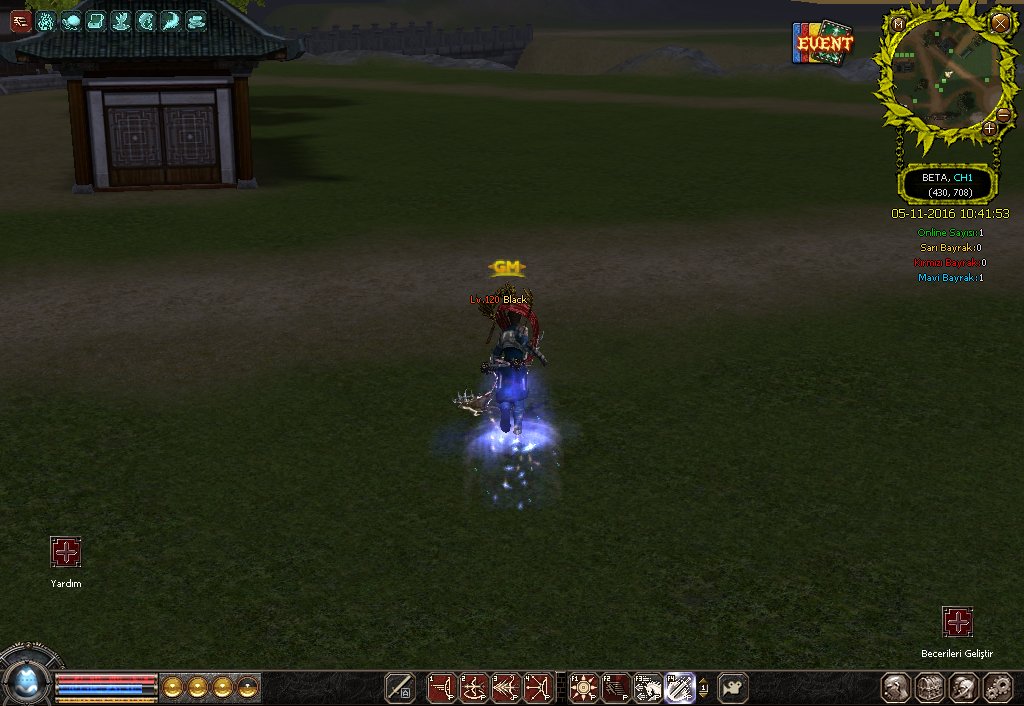This screenshot has width=1024, height=706.
Task: Select the scroll-shaped buff icon
Action: (x=96, y=21)
